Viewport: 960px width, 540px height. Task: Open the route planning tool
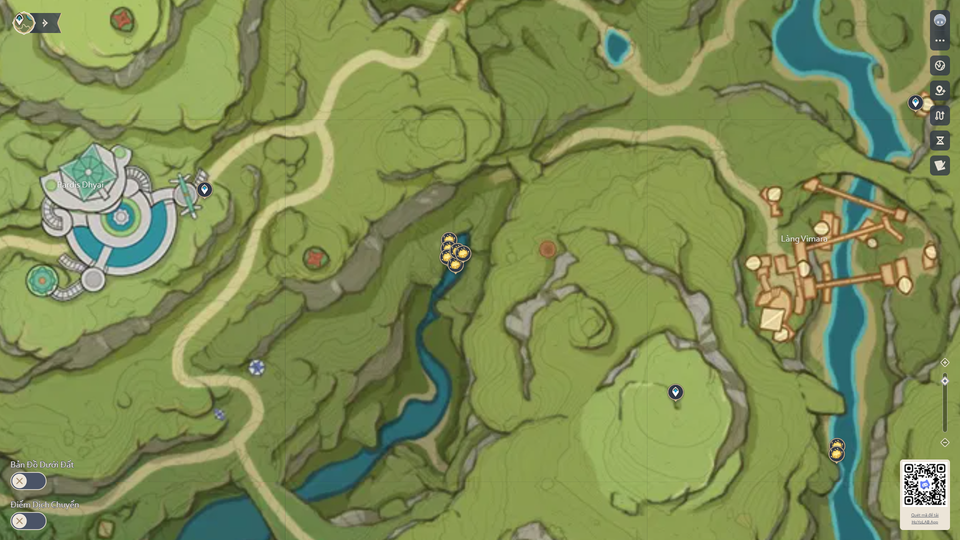(x=940, y=116)
